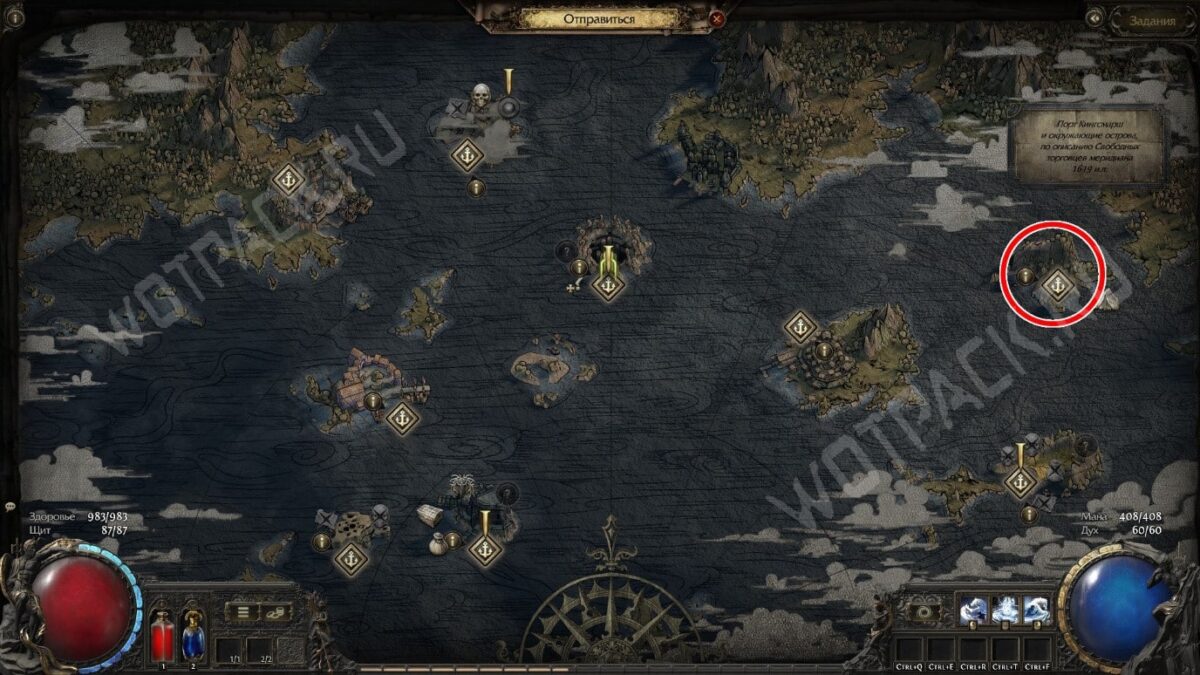Use the blue mana flask
Screen dimensions: 1200x675
(193, 635)
